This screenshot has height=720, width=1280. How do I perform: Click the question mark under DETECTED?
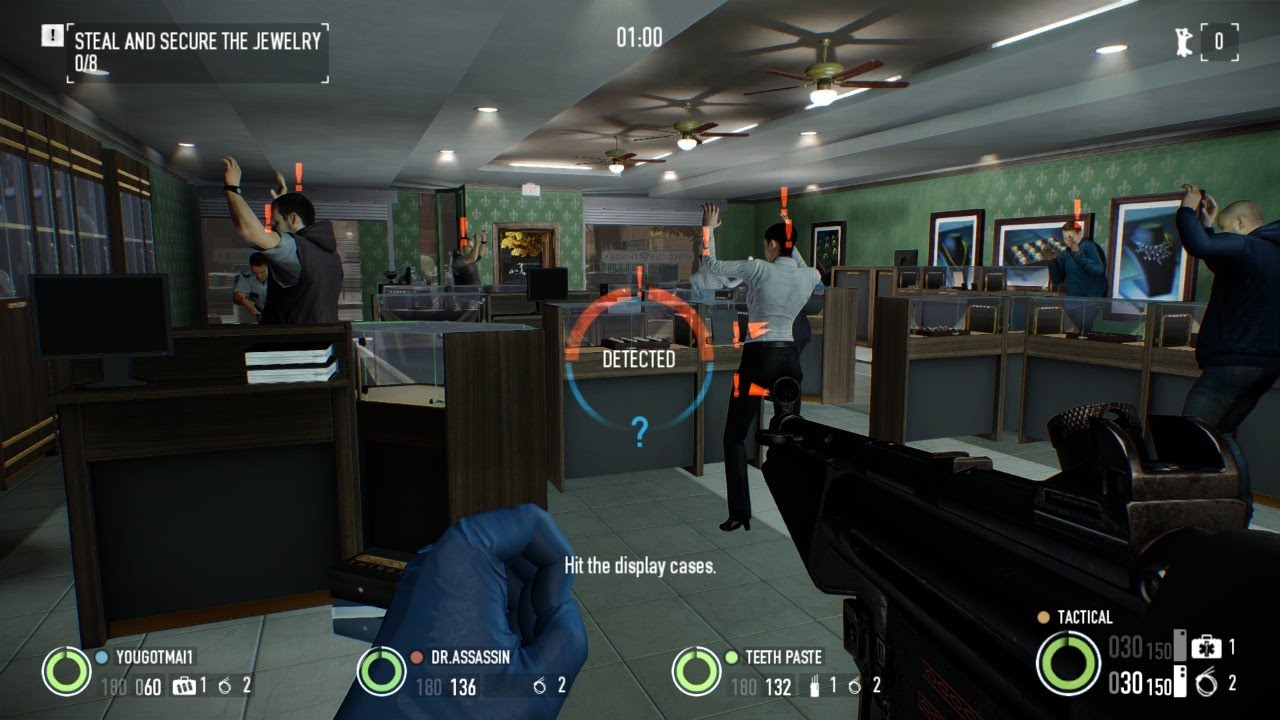(639, 431)
